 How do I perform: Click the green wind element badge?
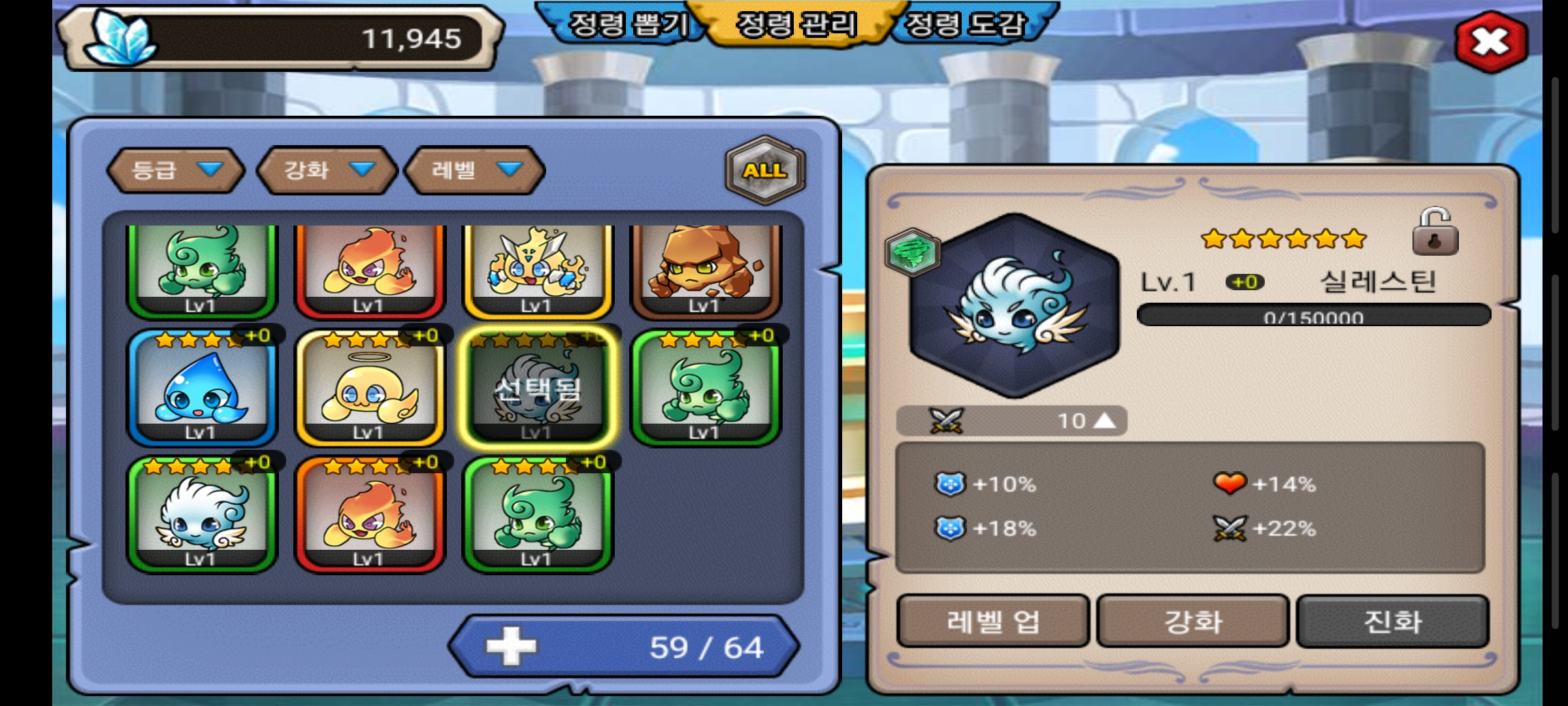click(913, 252)
